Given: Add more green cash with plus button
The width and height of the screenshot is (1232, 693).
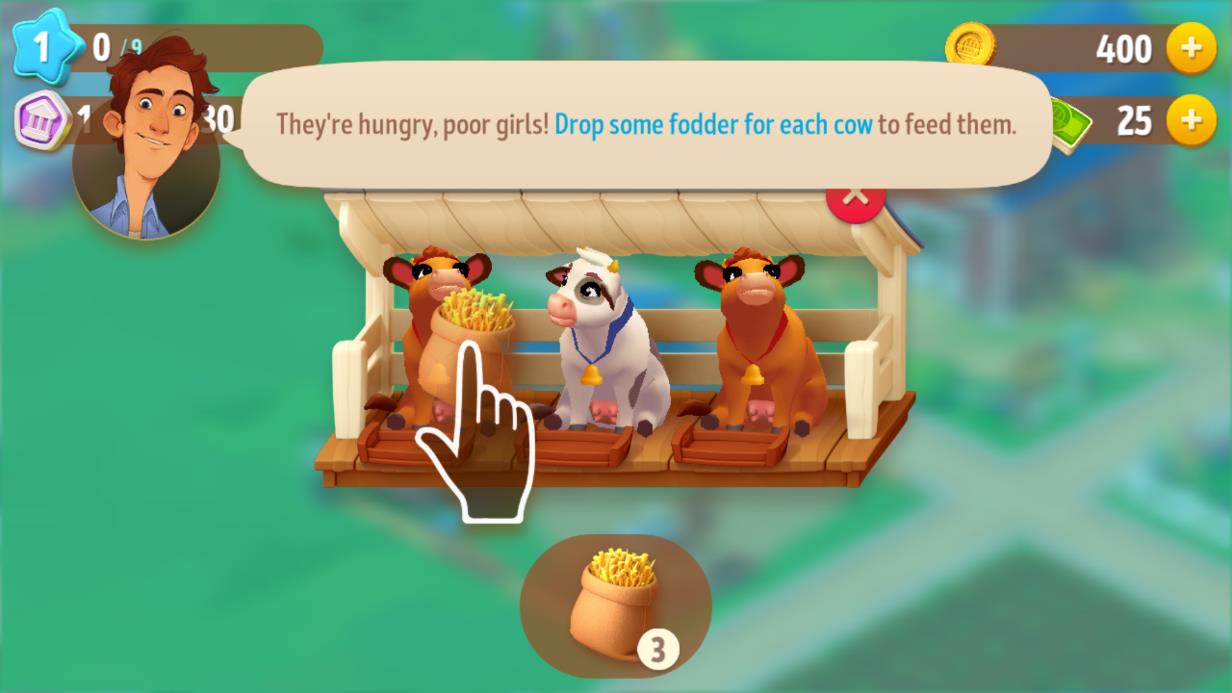Looking at the screenshot, I should pyautogui.click(x=1191, y=121).
